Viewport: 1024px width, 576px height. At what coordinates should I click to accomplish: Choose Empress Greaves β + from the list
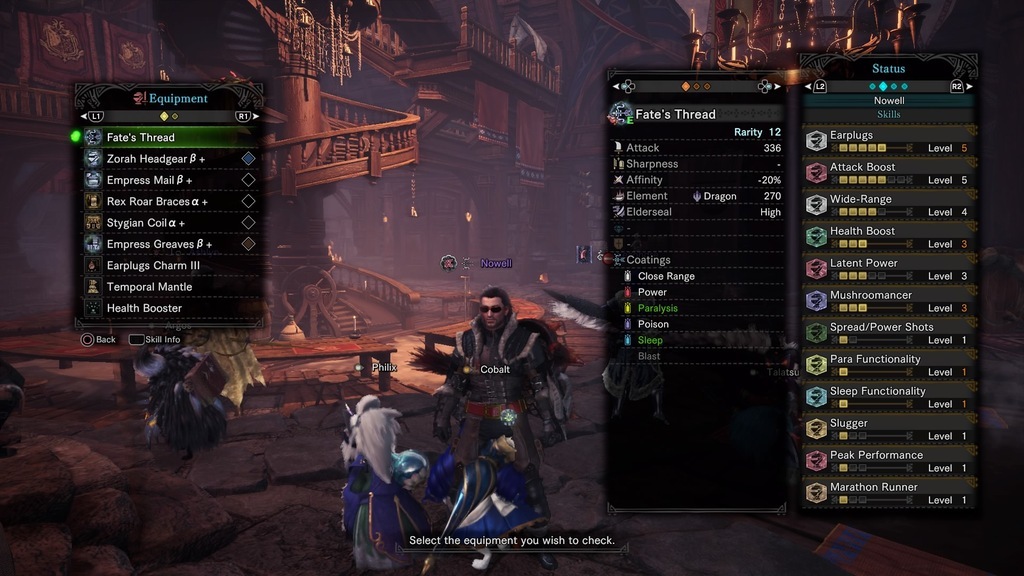[x=165, y=244]
